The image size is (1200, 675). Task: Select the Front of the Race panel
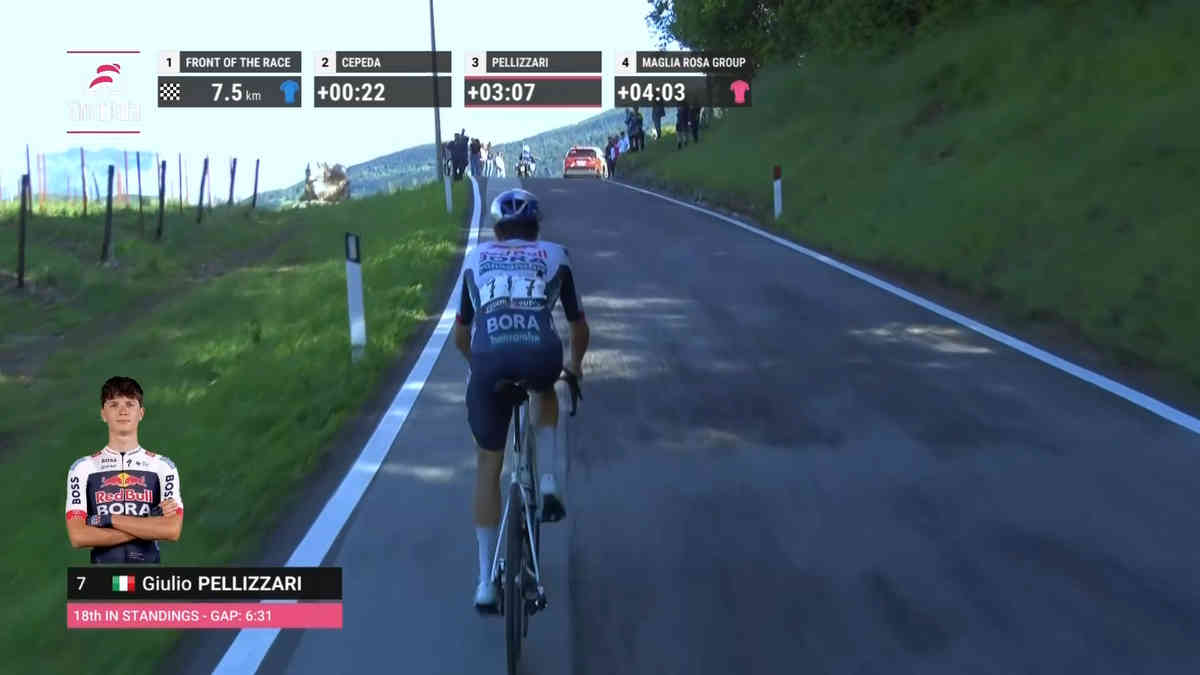229,79
